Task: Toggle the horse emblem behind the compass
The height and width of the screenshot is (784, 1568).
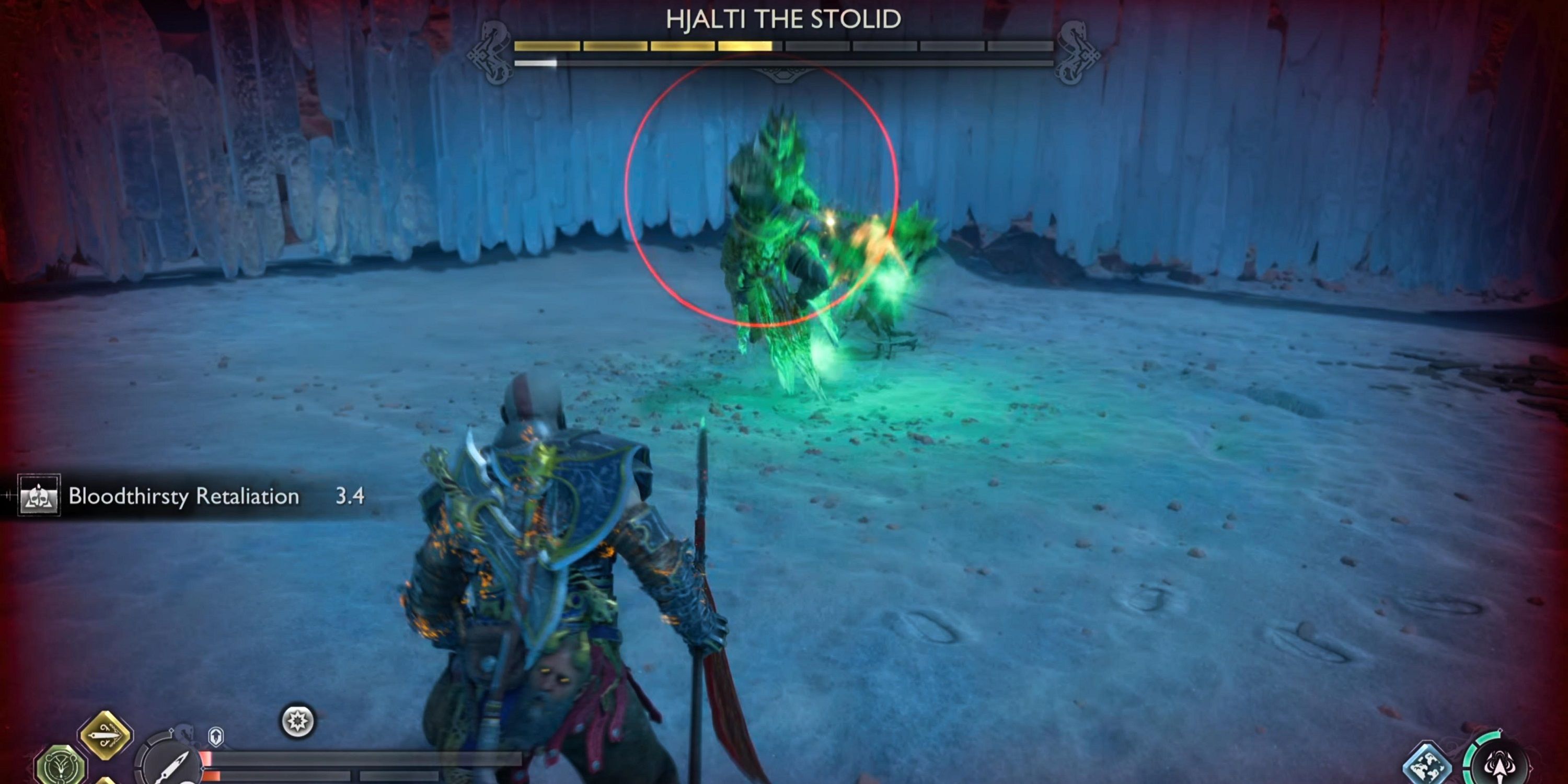Action: 185,735
